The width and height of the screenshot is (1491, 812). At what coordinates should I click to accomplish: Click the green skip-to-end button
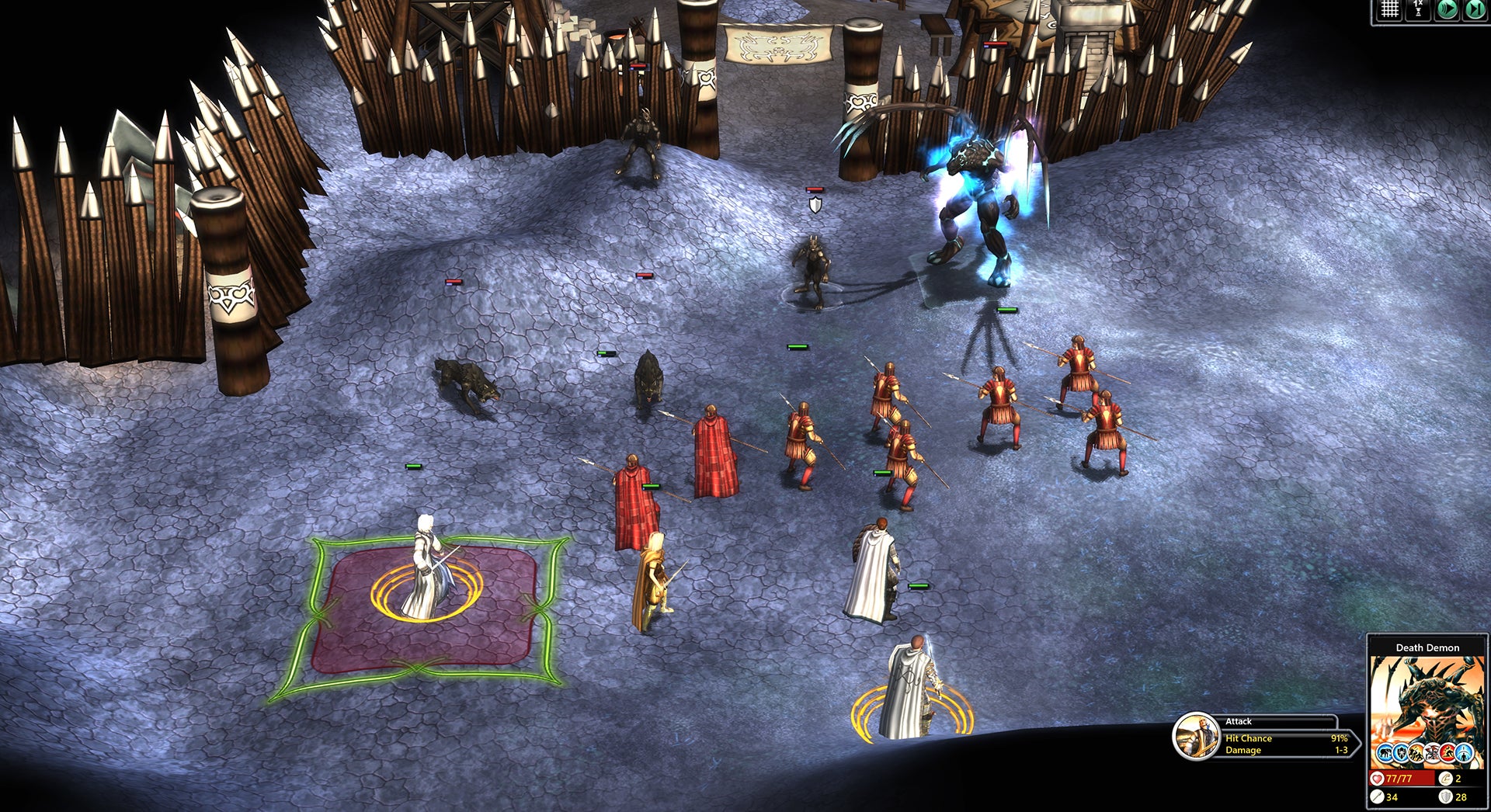[x=1475, y=9]
